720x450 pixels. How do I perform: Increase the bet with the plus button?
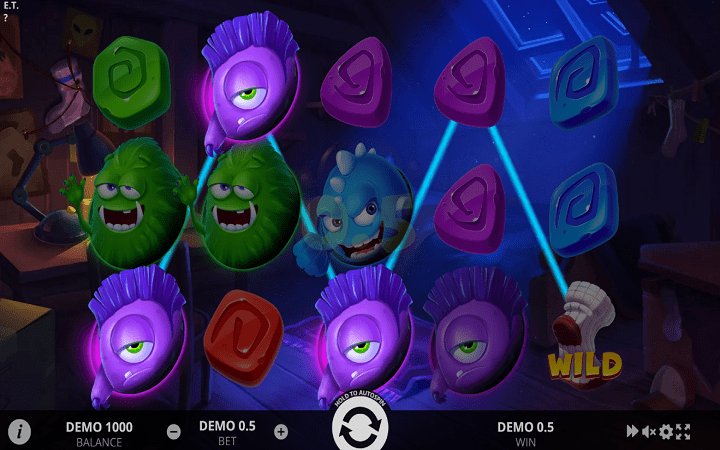[x=281, y=432]
